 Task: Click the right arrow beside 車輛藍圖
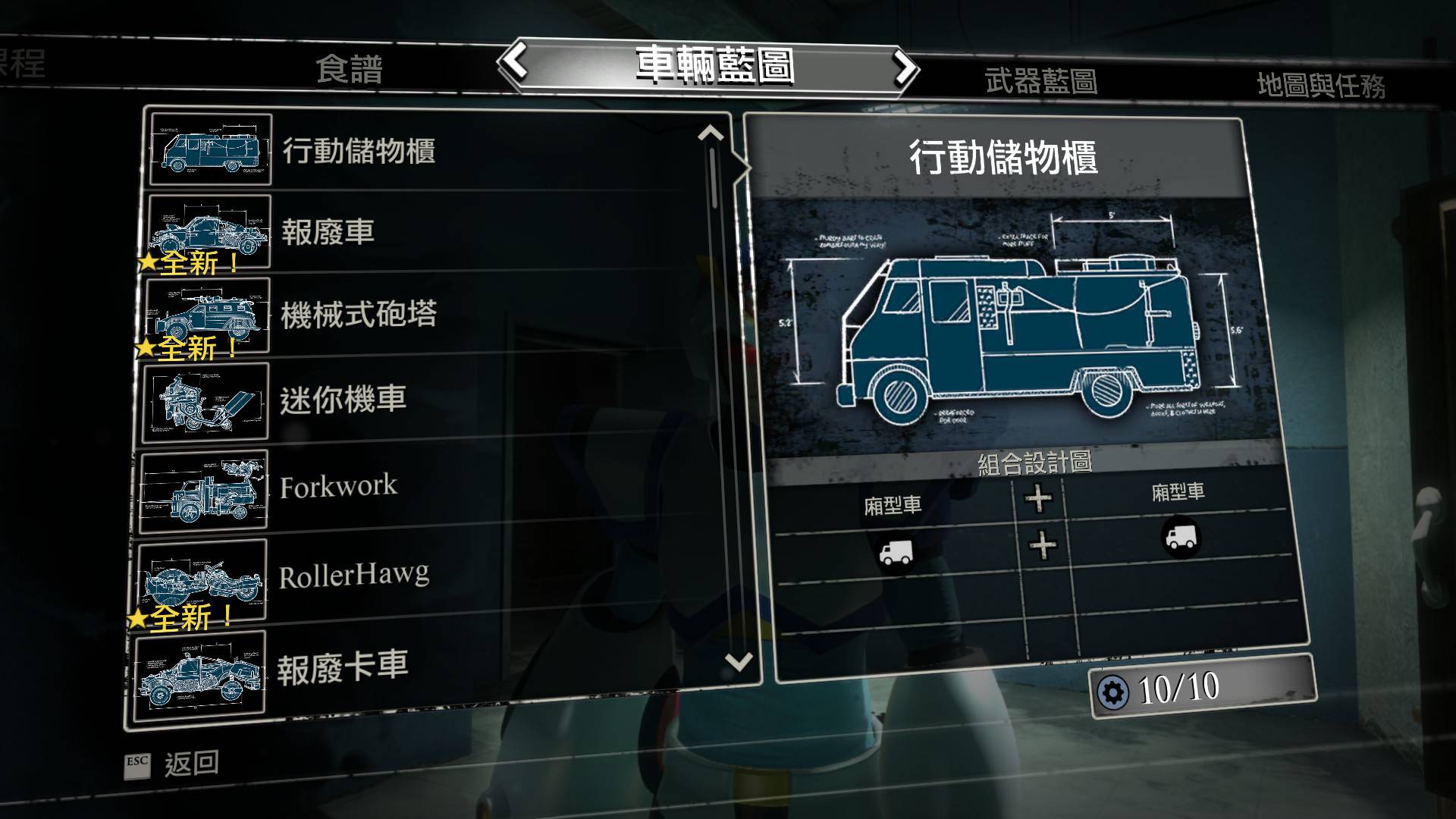pos(903,68)
